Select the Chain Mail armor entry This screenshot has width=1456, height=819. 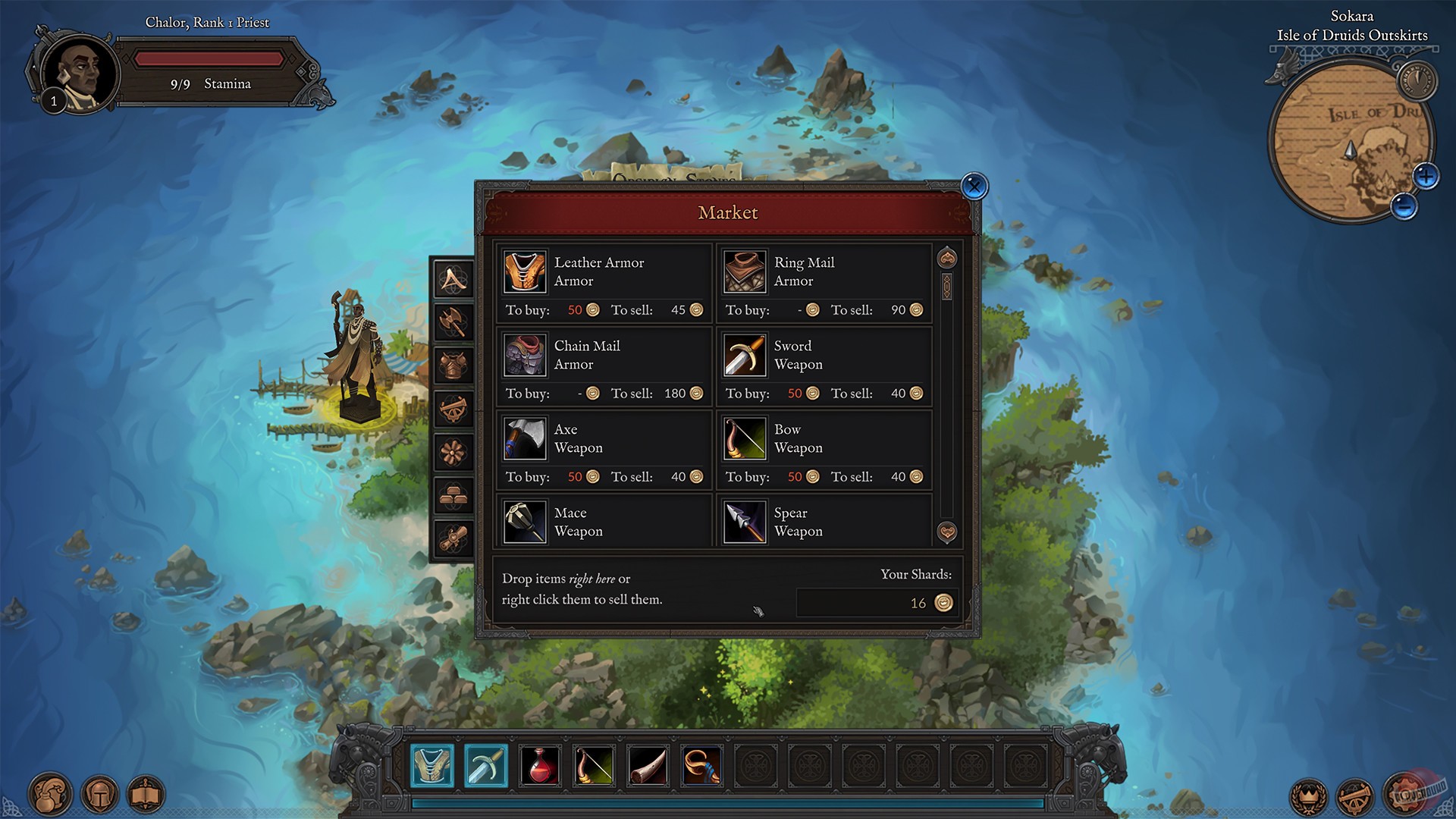(604, 366)
